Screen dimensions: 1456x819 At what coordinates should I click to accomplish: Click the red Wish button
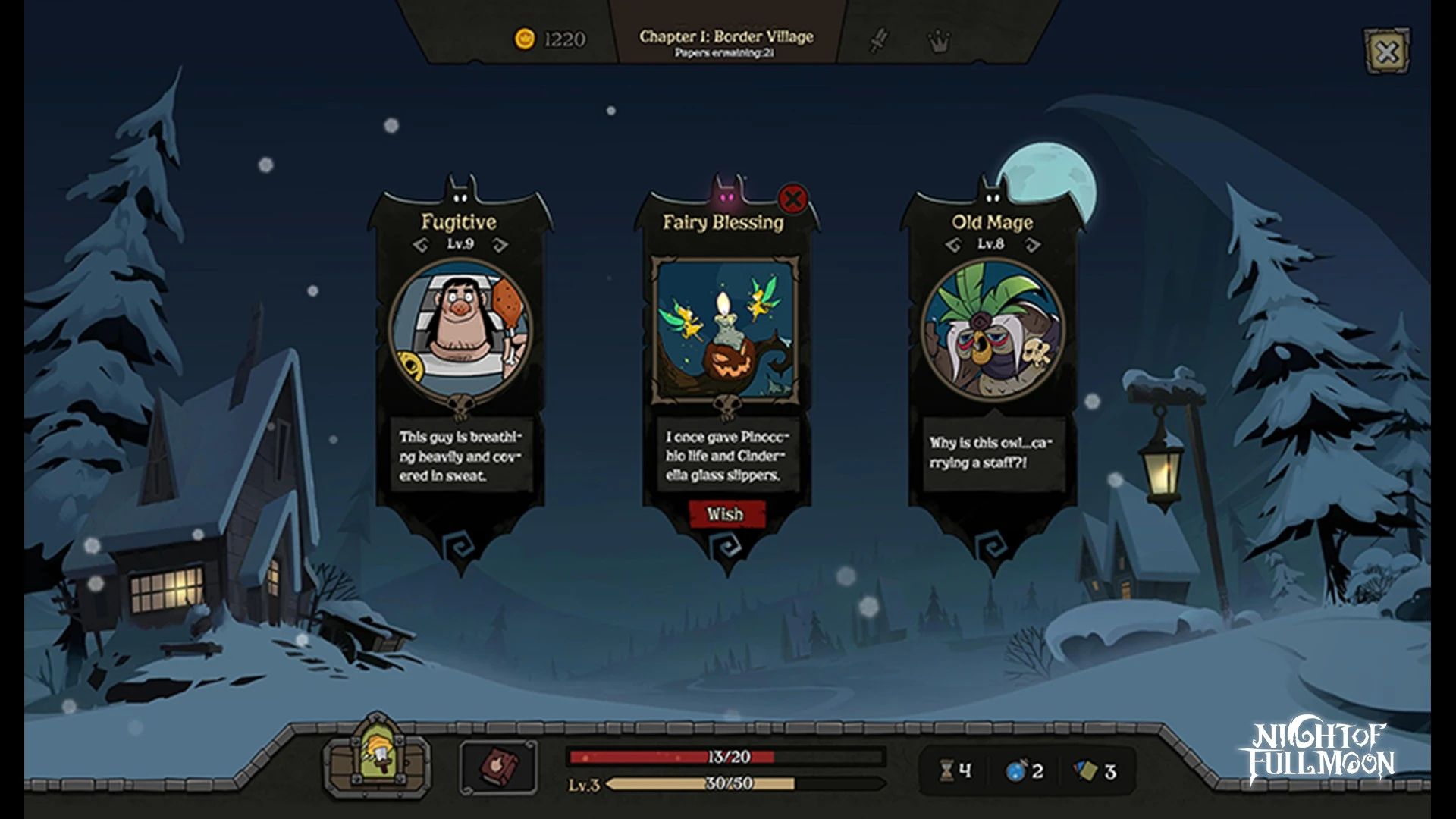[x=726, y=514]
